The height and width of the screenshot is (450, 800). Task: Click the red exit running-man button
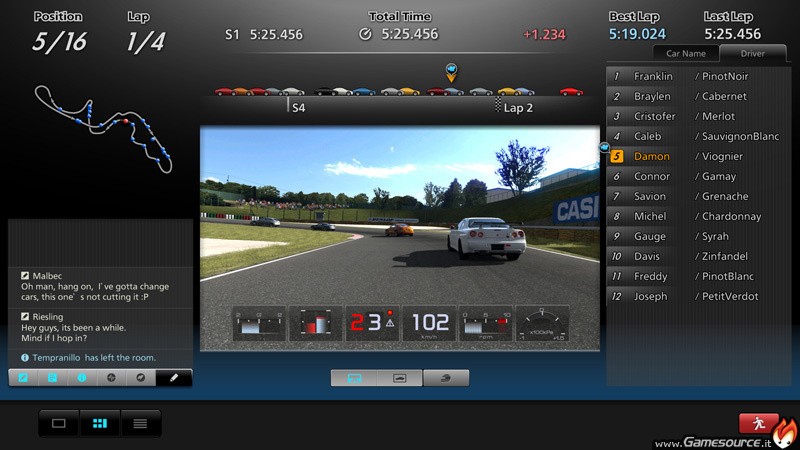[x=759, y=423]
